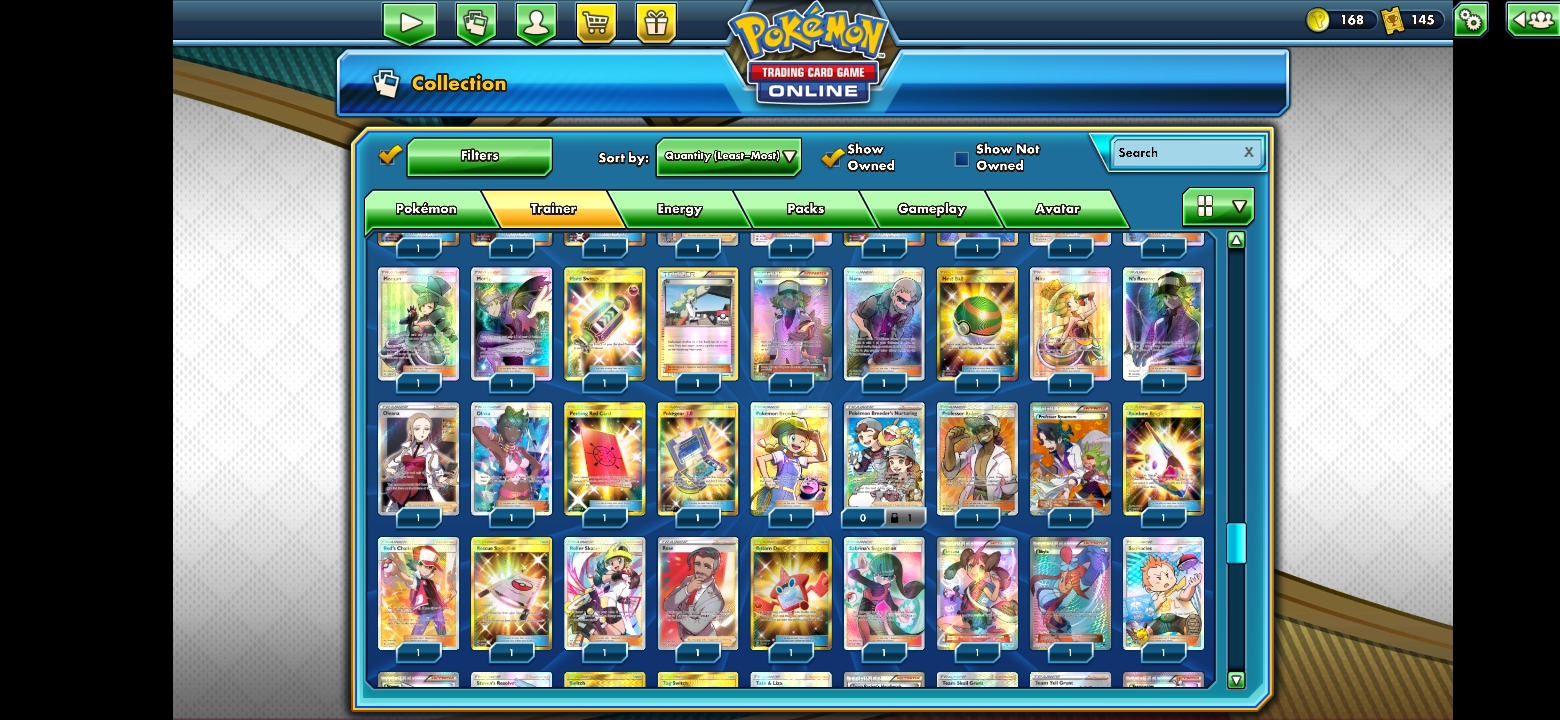
Task: Click the gift box rewards icon
Action: point(655,21)
